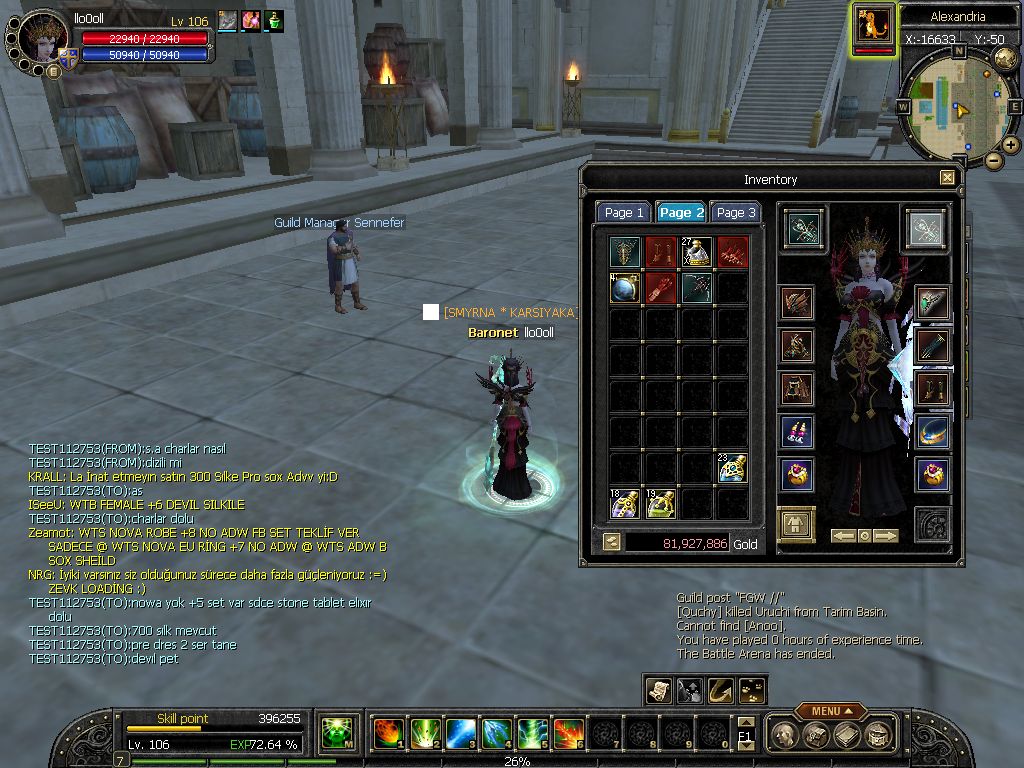Close the Inventory window
The width and height of the screenshot is (1024, 768).
click(947, 178)
